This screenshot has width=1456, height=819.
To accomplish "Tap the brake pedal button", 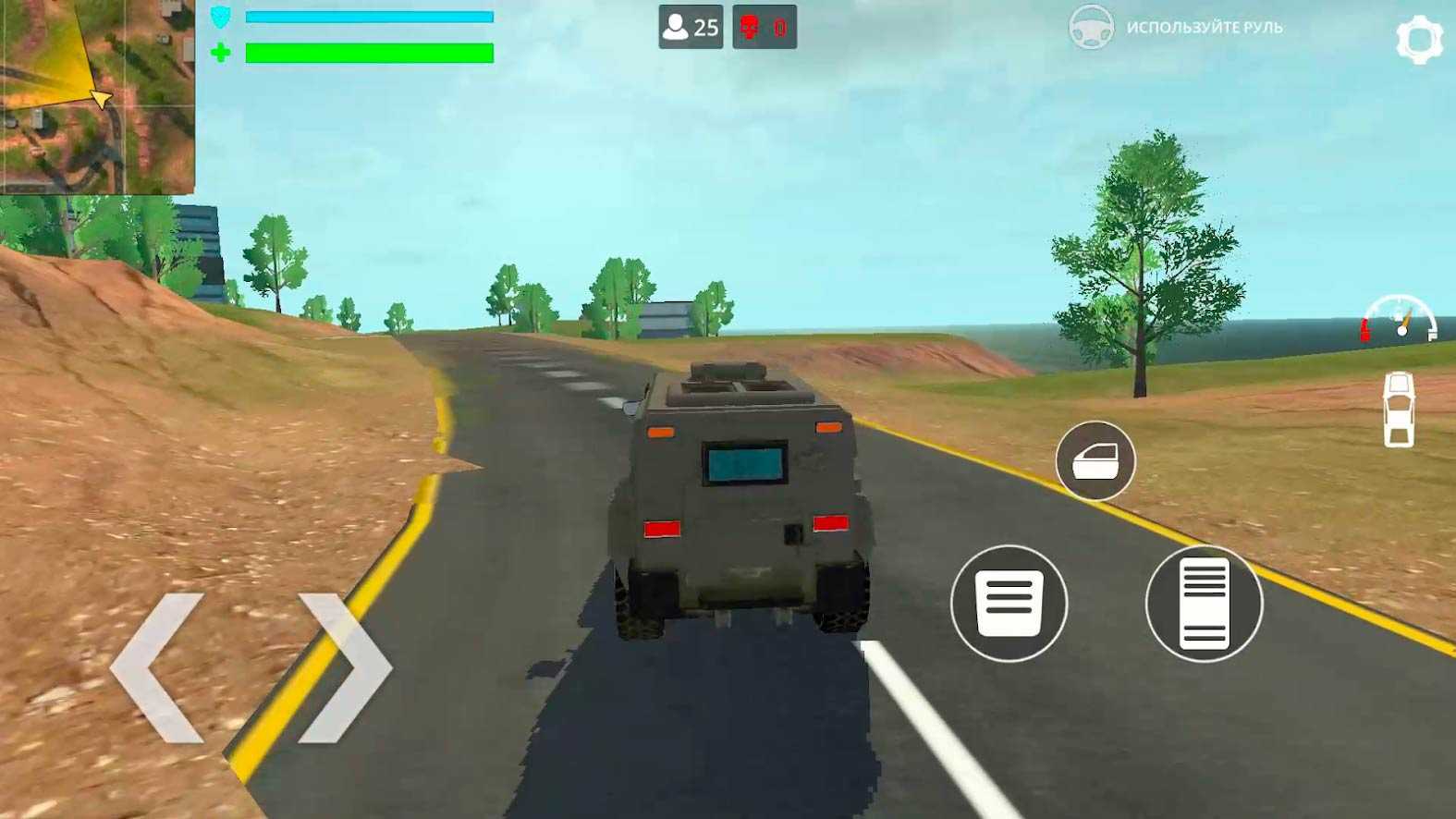I will coord(1009,604).
